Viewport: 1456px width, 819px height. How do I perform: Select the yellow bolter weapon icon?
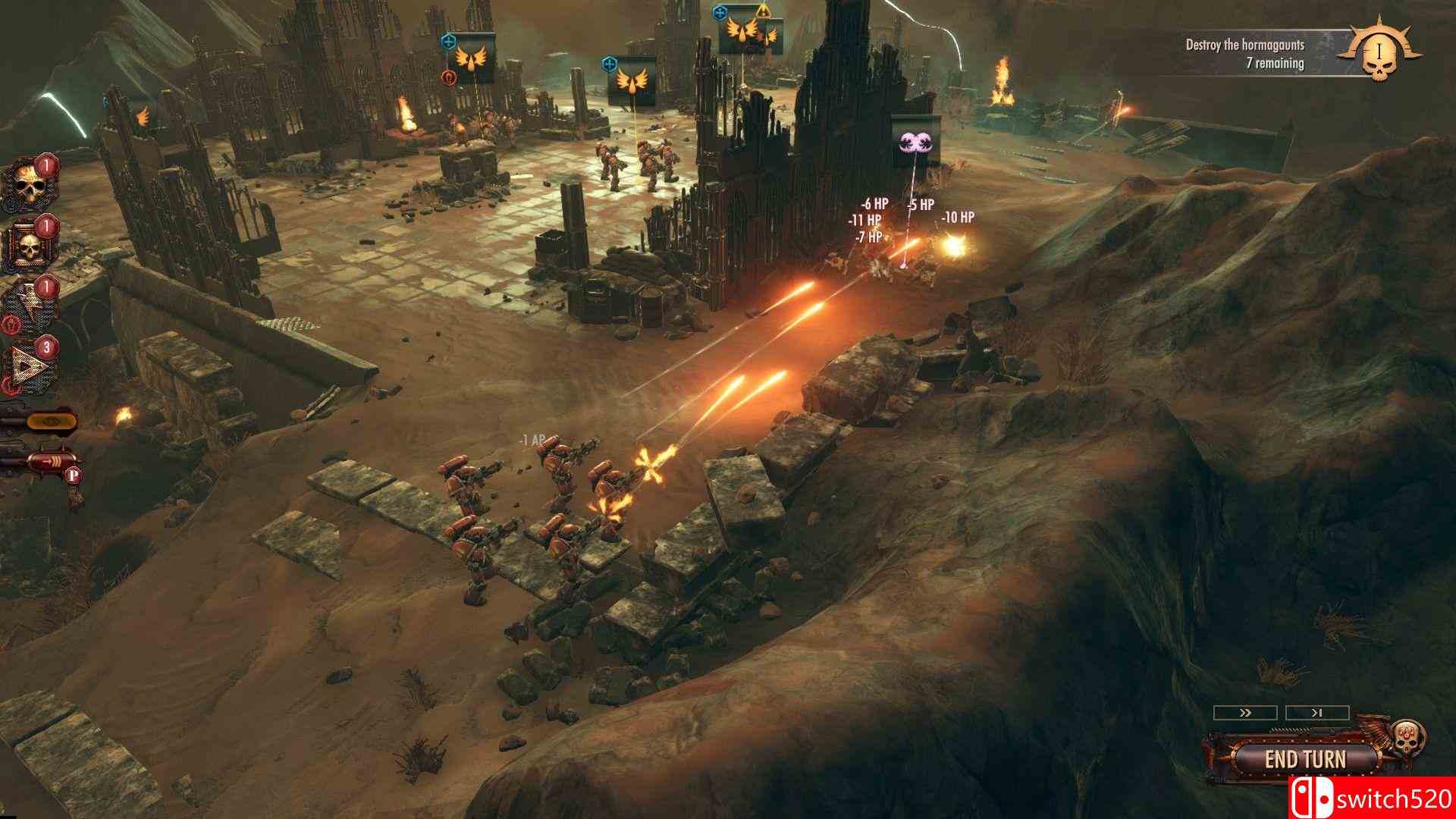point(52,421)
